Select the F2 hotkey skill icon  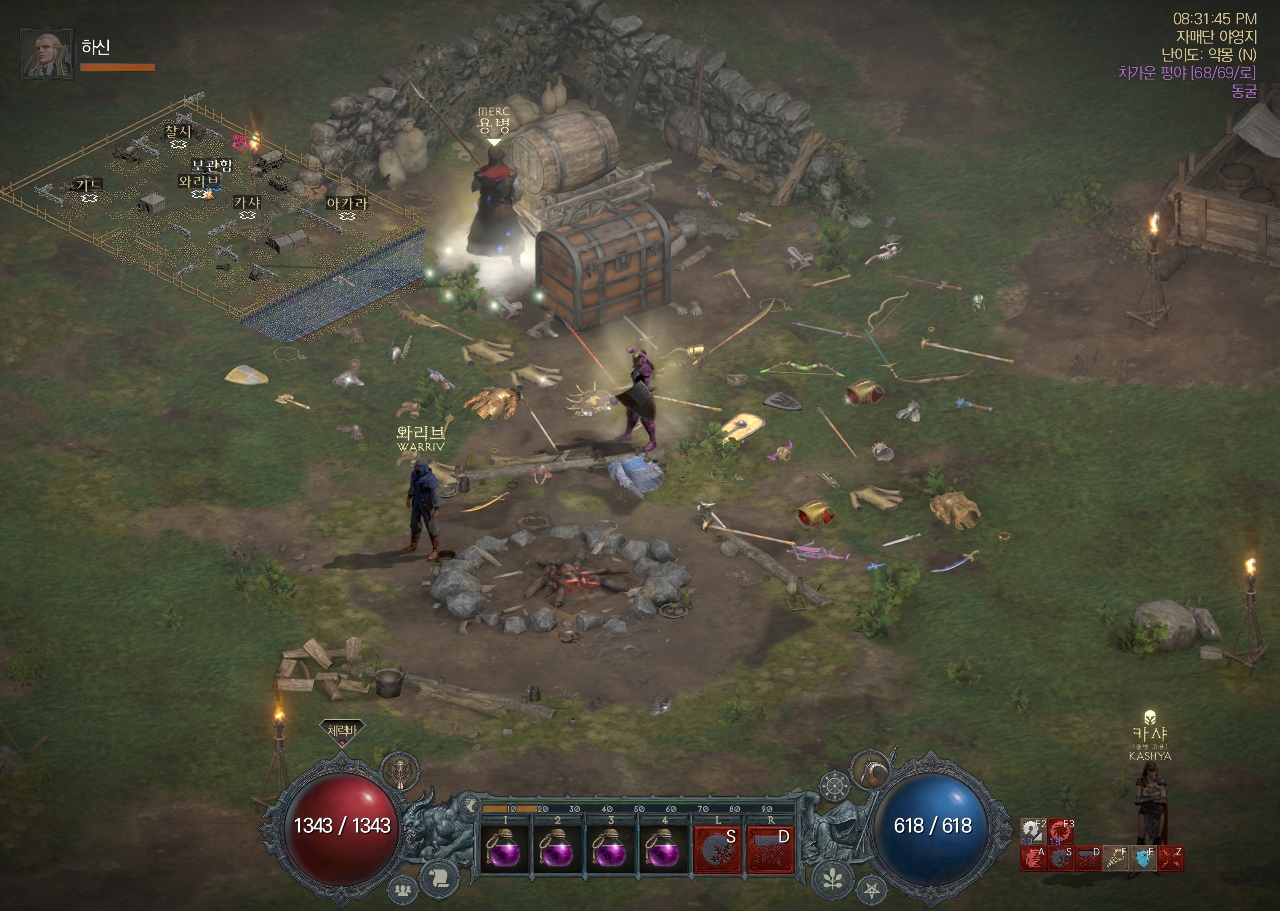click(1033, 831)
